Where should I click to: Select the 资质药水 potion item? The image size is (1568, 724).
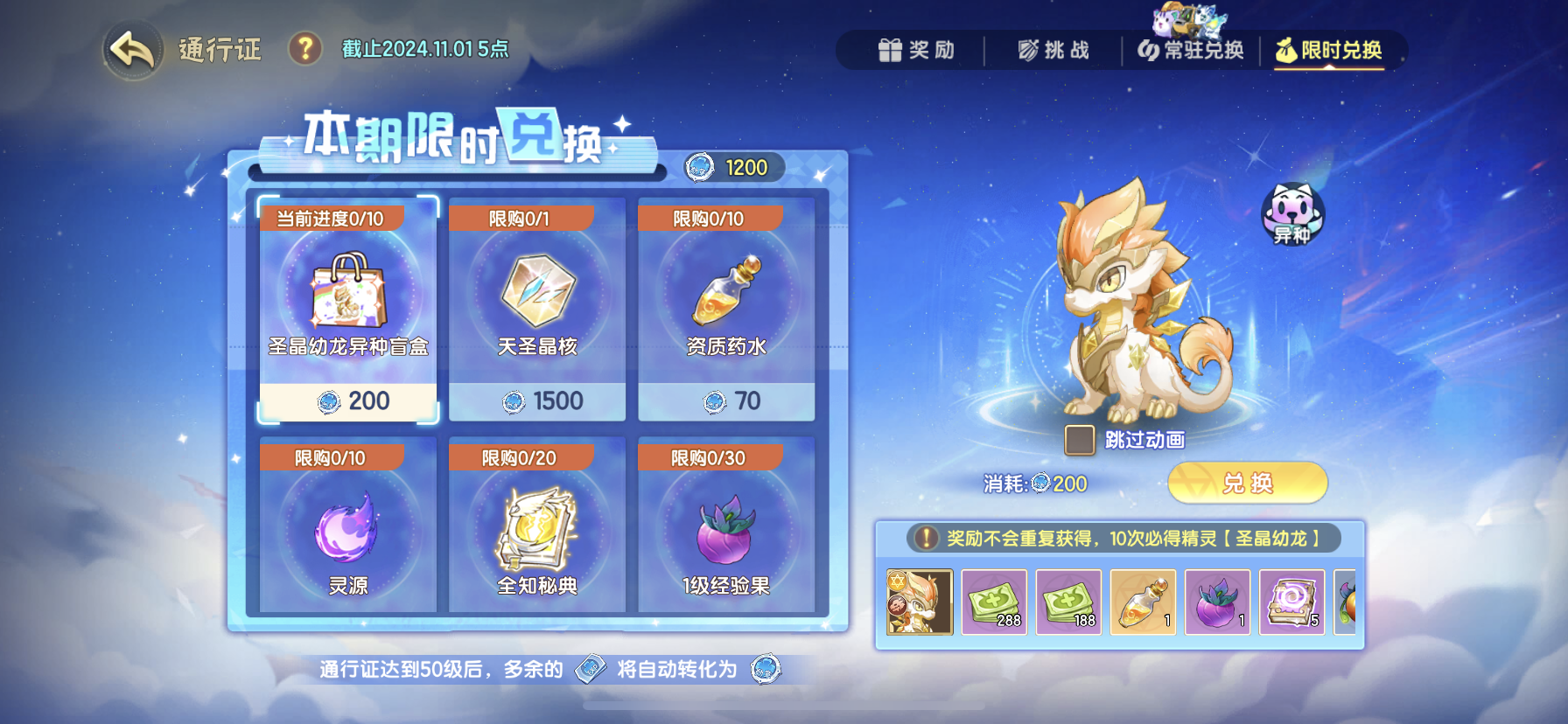[x=725, y=306]
